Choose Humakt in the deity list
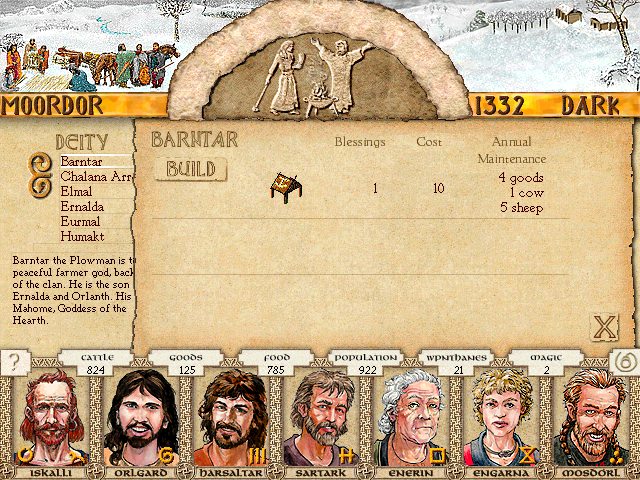This screenshot has height=480, width=640. pos(82,236)
